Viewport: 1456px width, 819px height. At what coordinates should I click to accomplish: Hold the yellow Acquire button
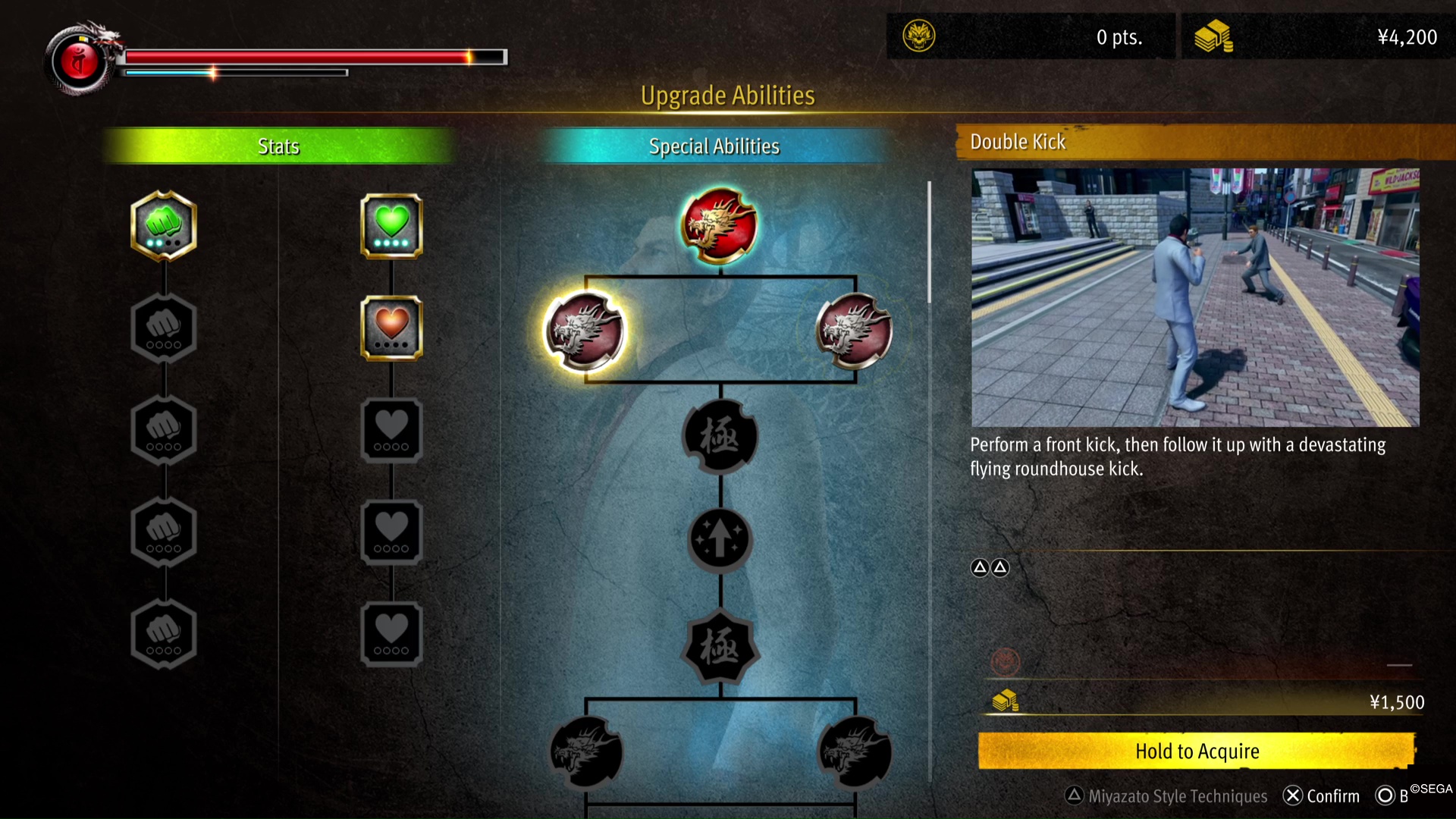tap(1197, 751)
